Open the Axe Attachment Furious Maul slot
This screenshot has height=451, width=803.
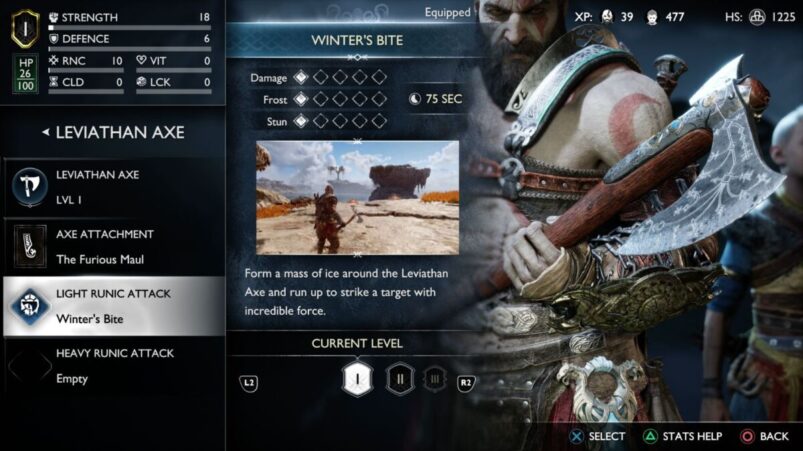(112, 246)
